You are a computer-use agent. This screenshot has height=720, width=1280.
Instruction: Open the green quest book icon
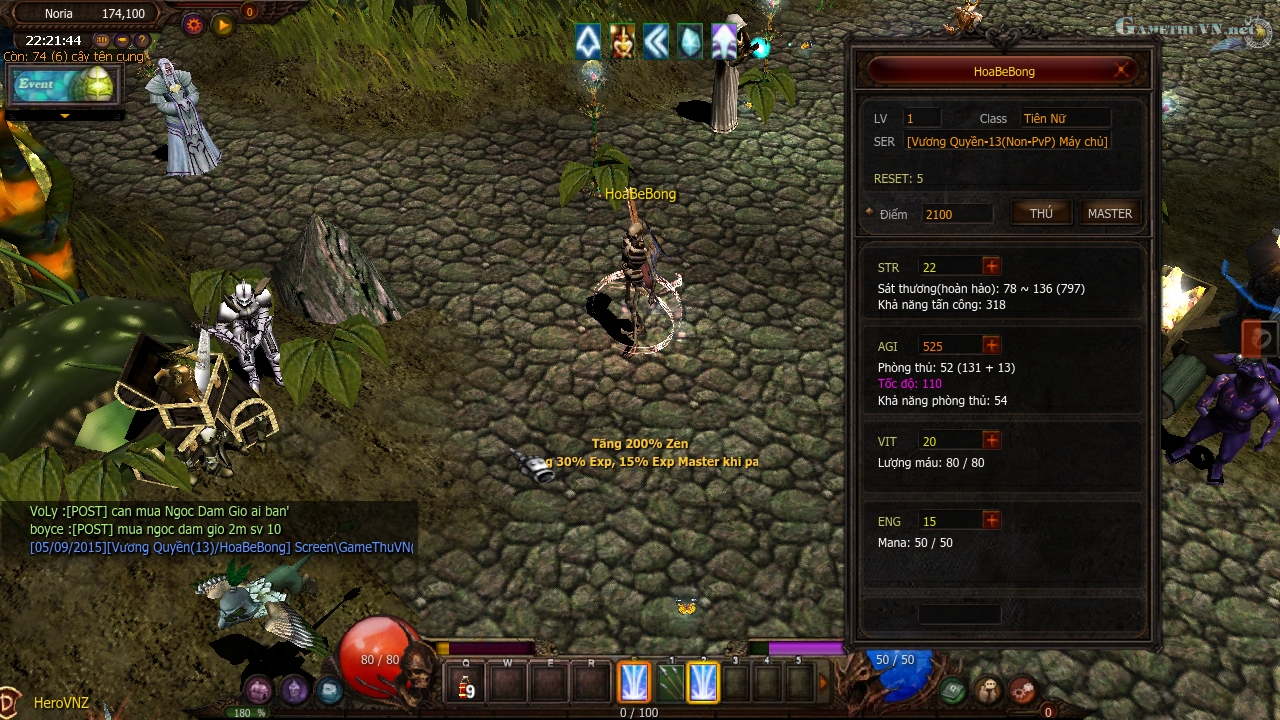click(x=954, y=690)
